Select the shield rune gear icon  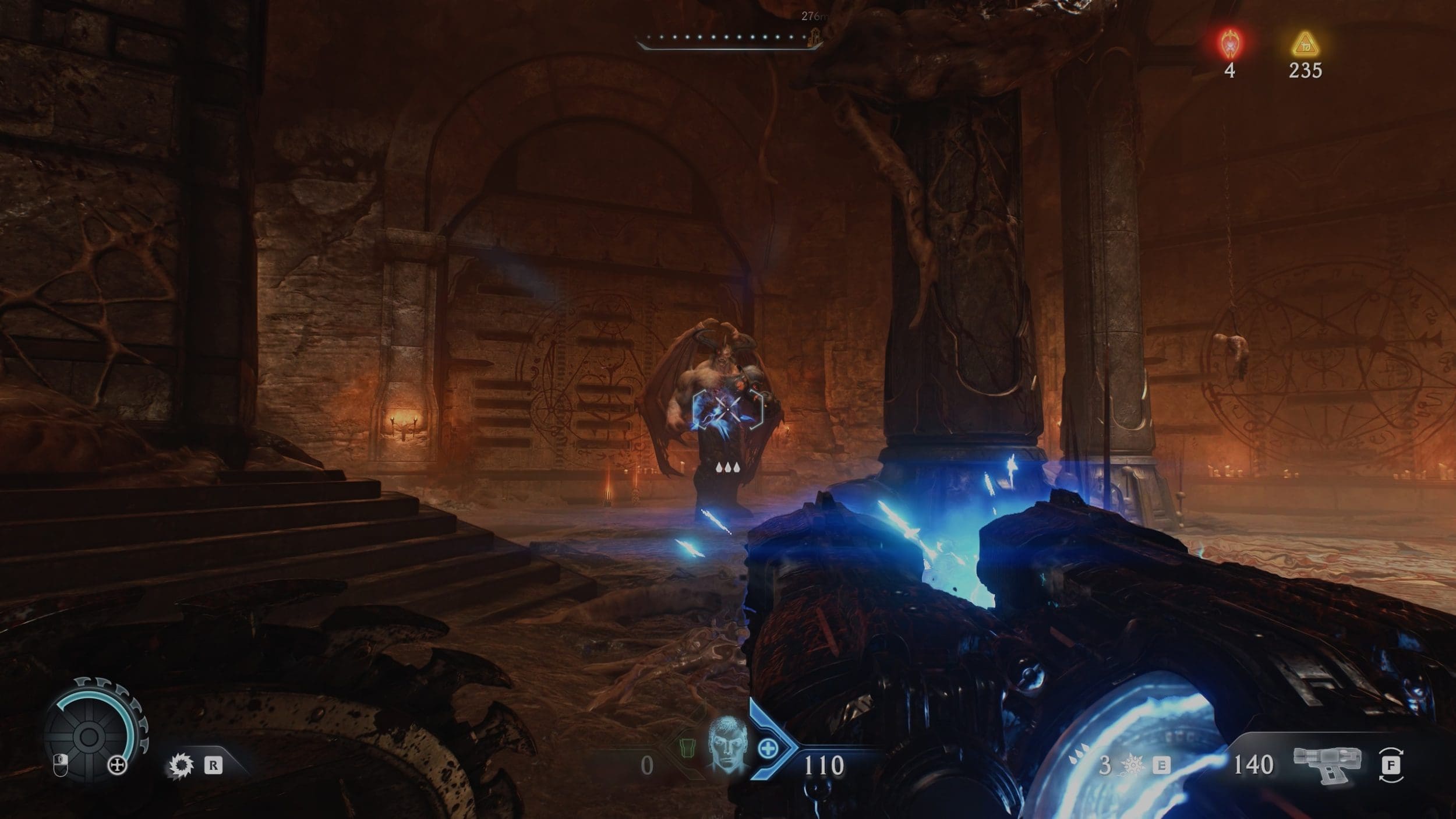pos(181,765)
